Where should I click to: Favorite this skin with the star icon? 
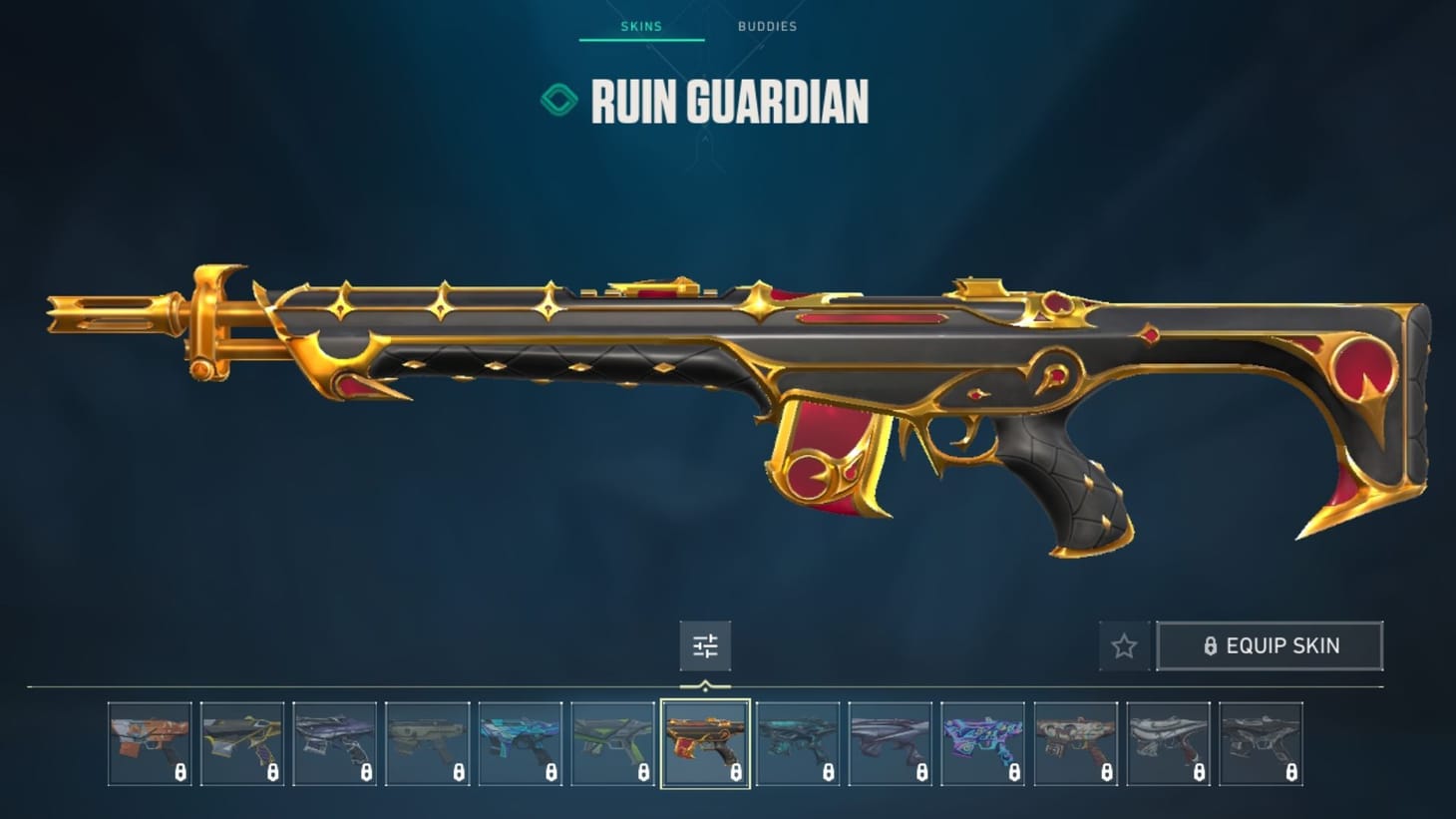[x=1123, y=645]
